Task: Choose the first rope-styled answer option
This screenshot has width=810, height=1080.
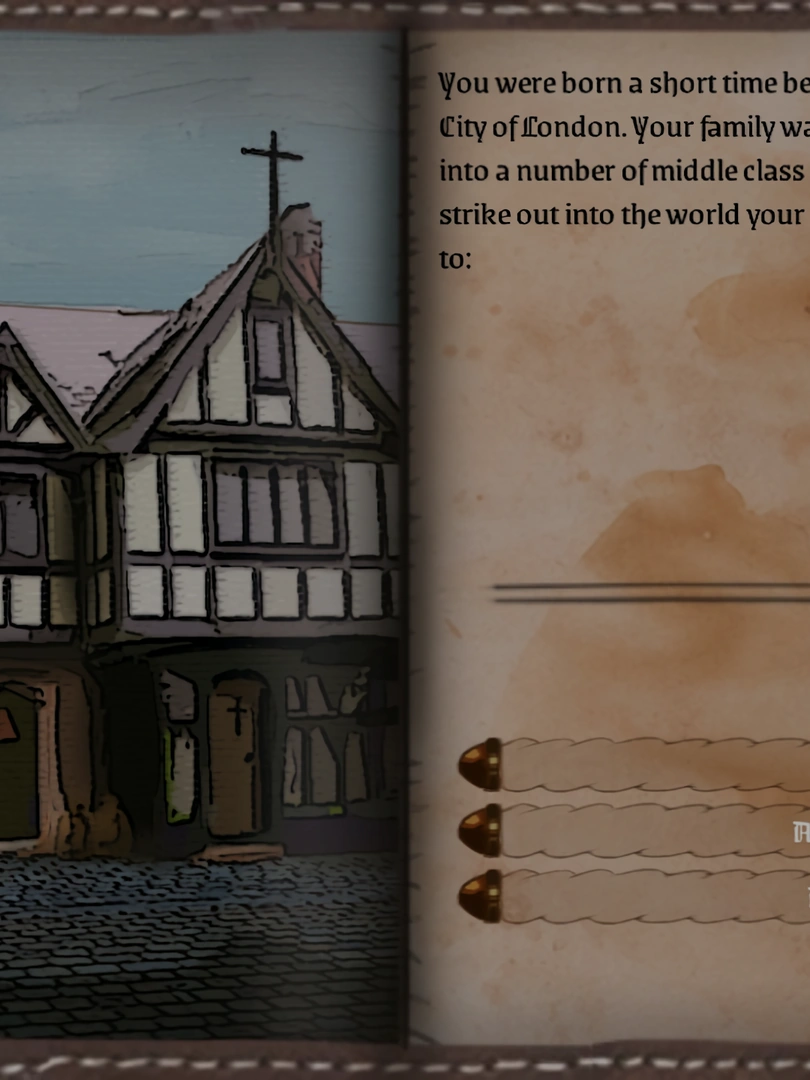Action: [650, 765]
